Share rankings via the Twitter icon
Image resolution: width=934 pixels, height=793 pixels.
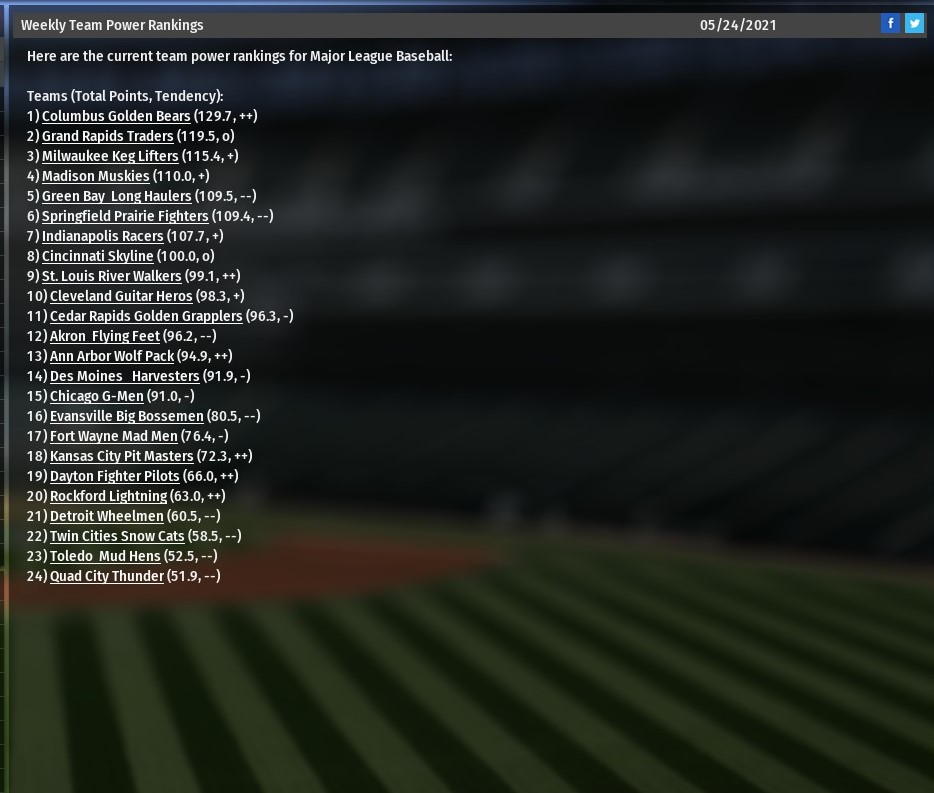point(914,24)
